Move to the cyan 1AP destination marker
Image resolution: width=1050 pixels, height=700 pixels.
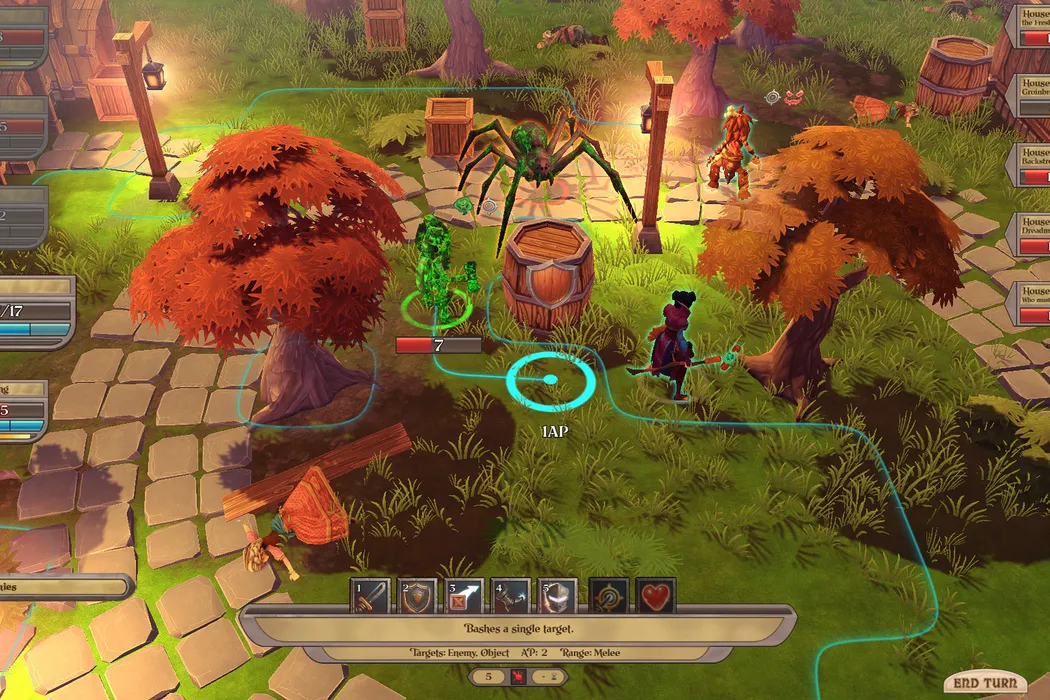[550, 380]
